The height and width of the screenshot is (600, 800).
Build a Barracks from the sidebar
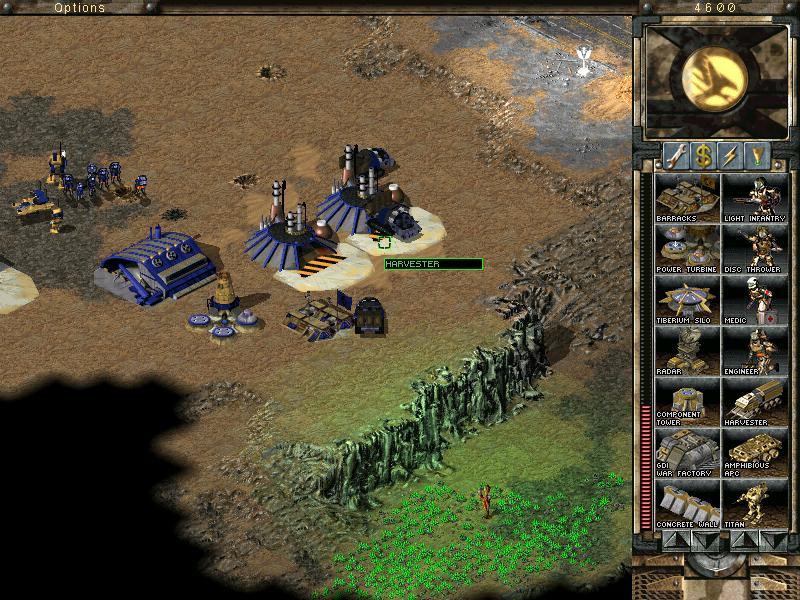687,197
